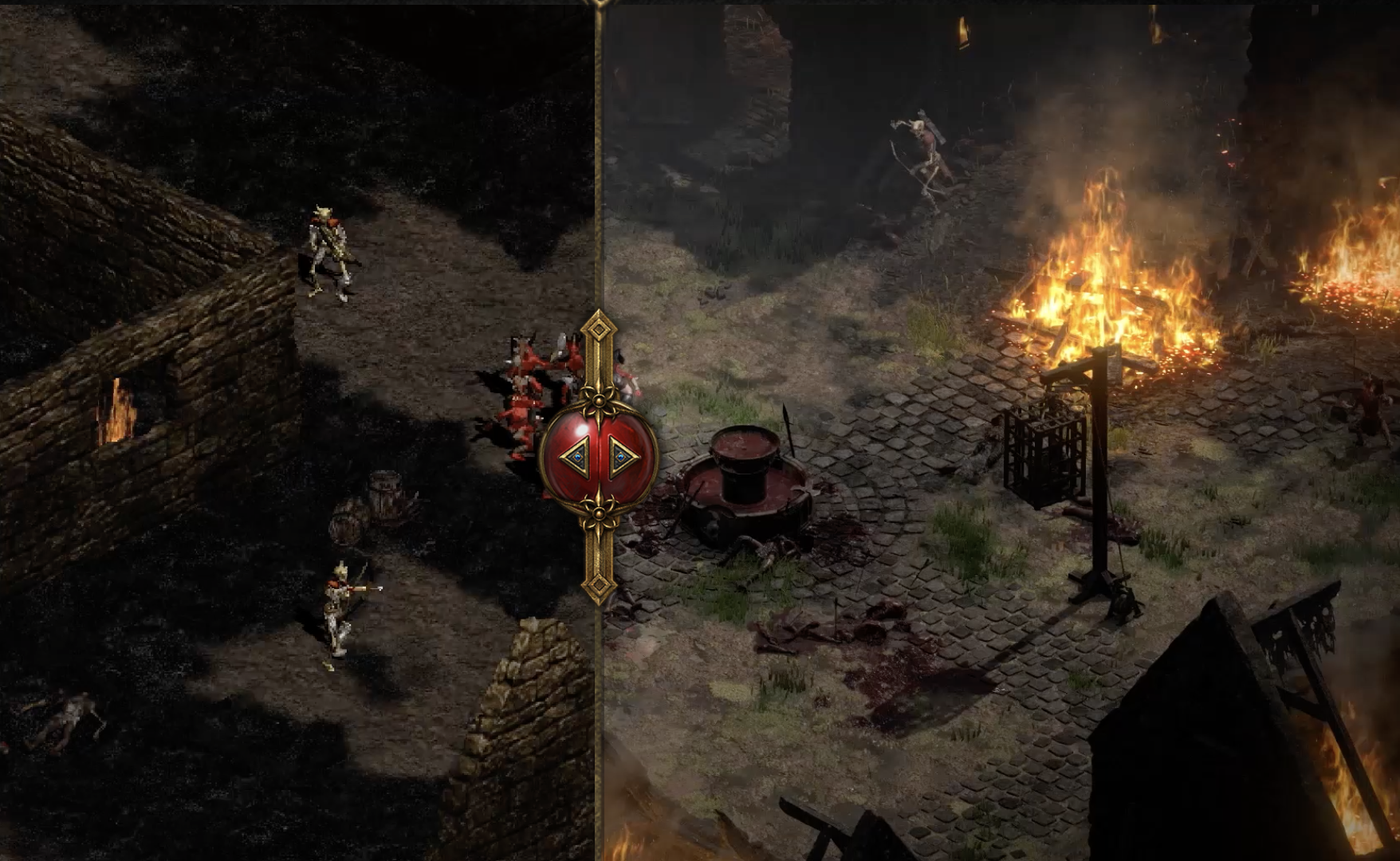This screenshot has height=861, width=1400.
Task: Click the left arrow on the red orb
Action: (576, 457)
